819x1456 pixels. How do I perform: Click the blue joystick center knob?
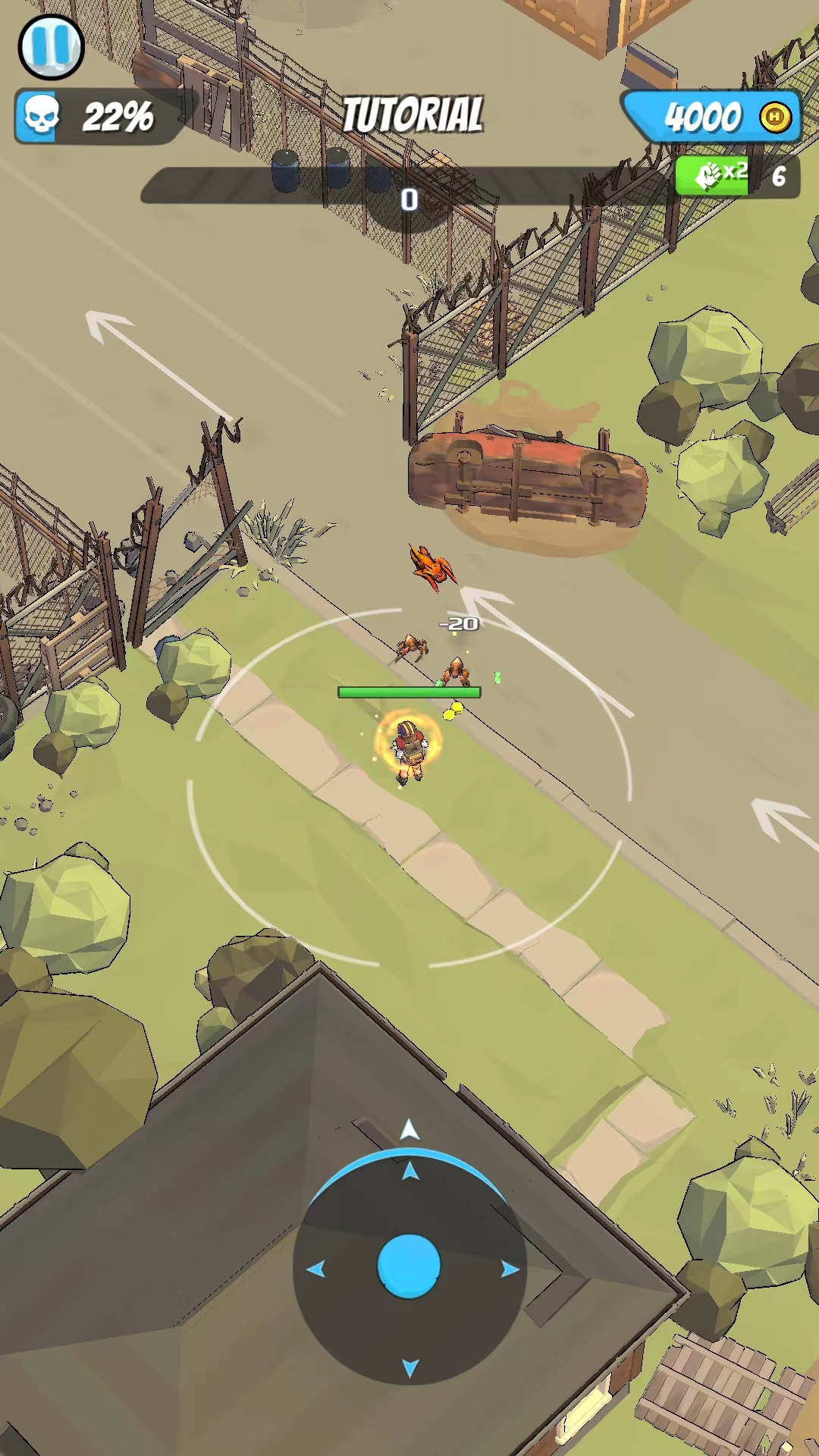pyautogui.click(x=409, y=1266)
